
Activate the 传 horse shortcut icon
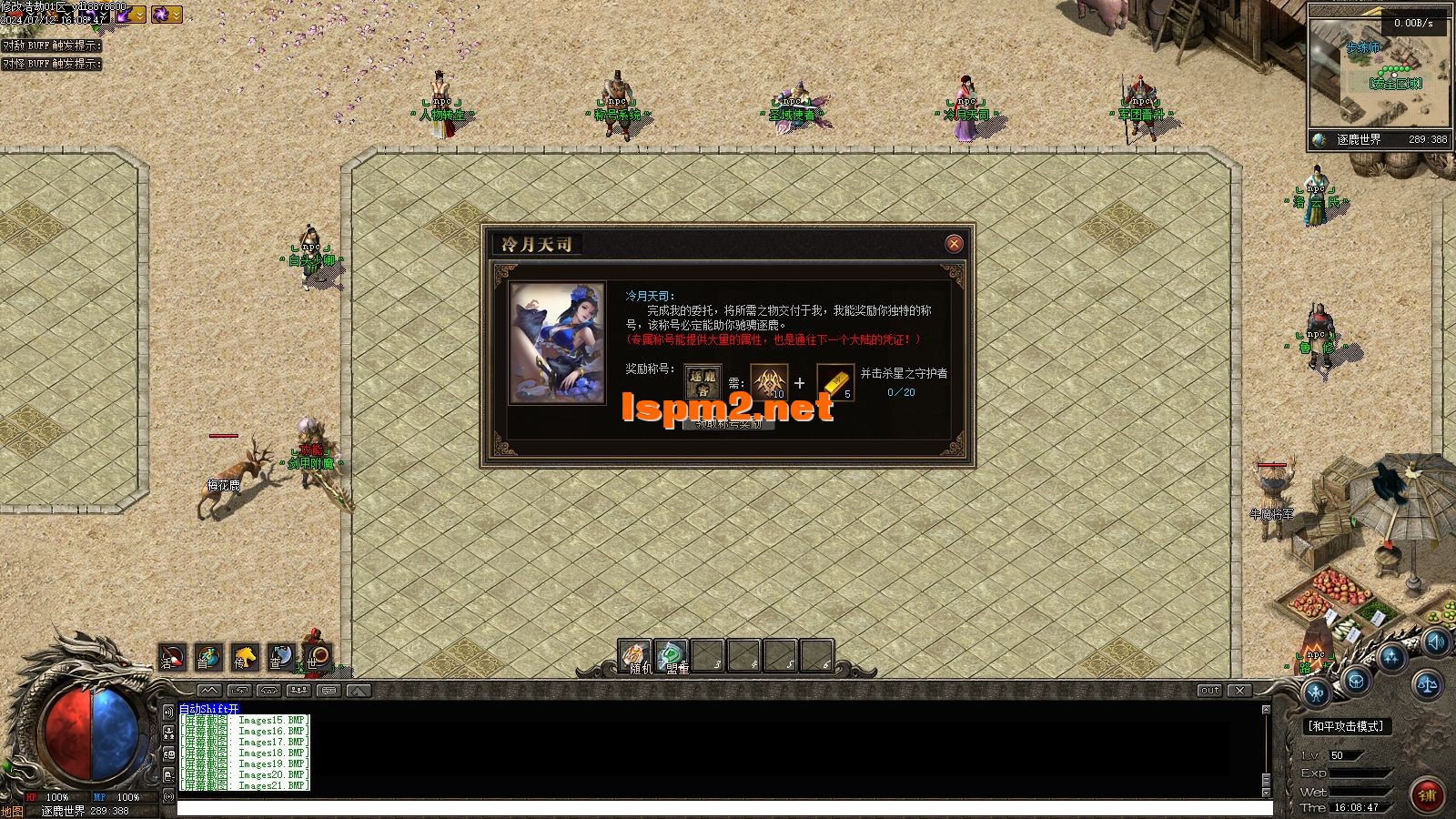[244, 657]
